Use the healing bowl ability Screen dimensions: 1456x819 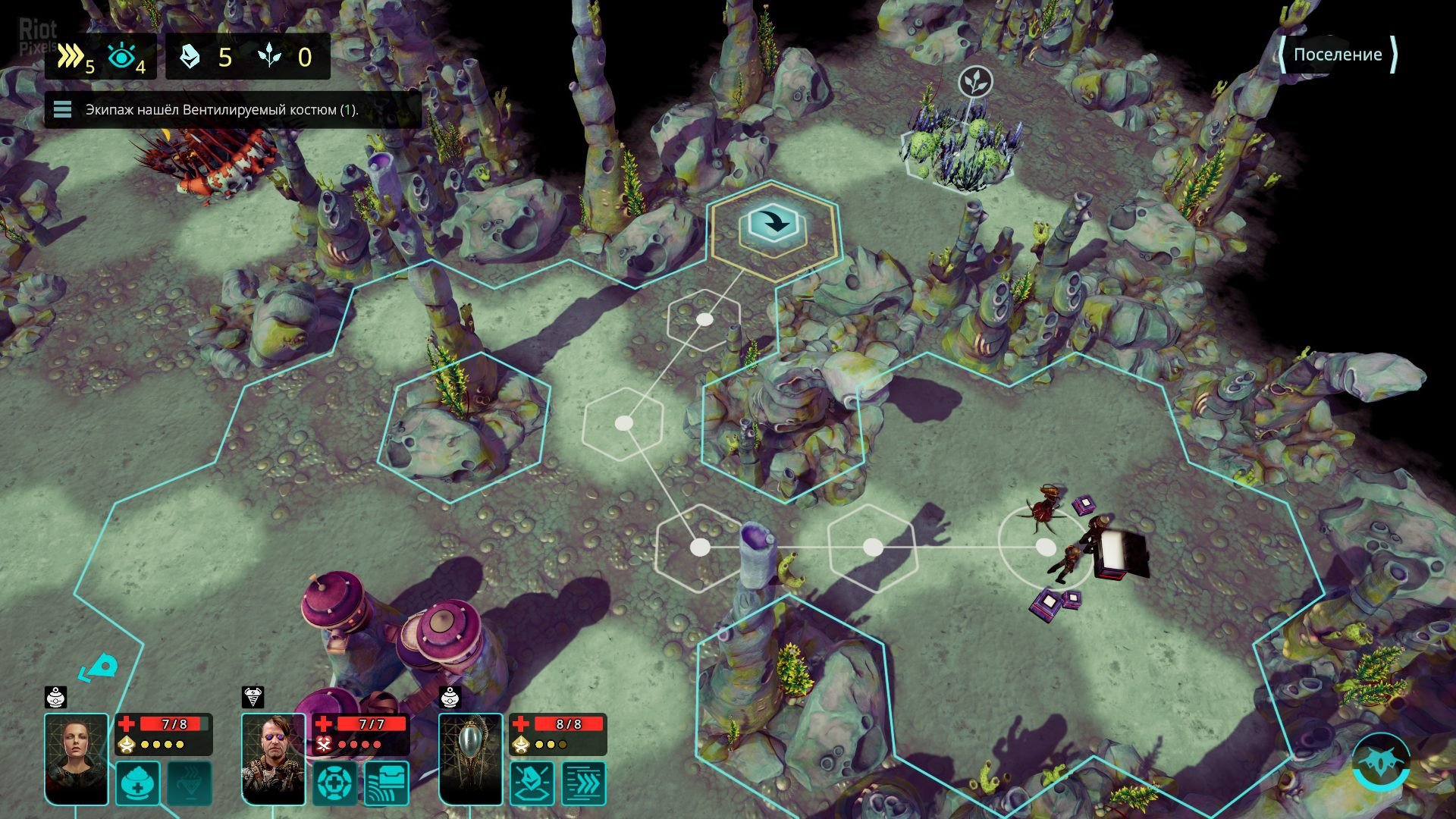pos(138,783)
